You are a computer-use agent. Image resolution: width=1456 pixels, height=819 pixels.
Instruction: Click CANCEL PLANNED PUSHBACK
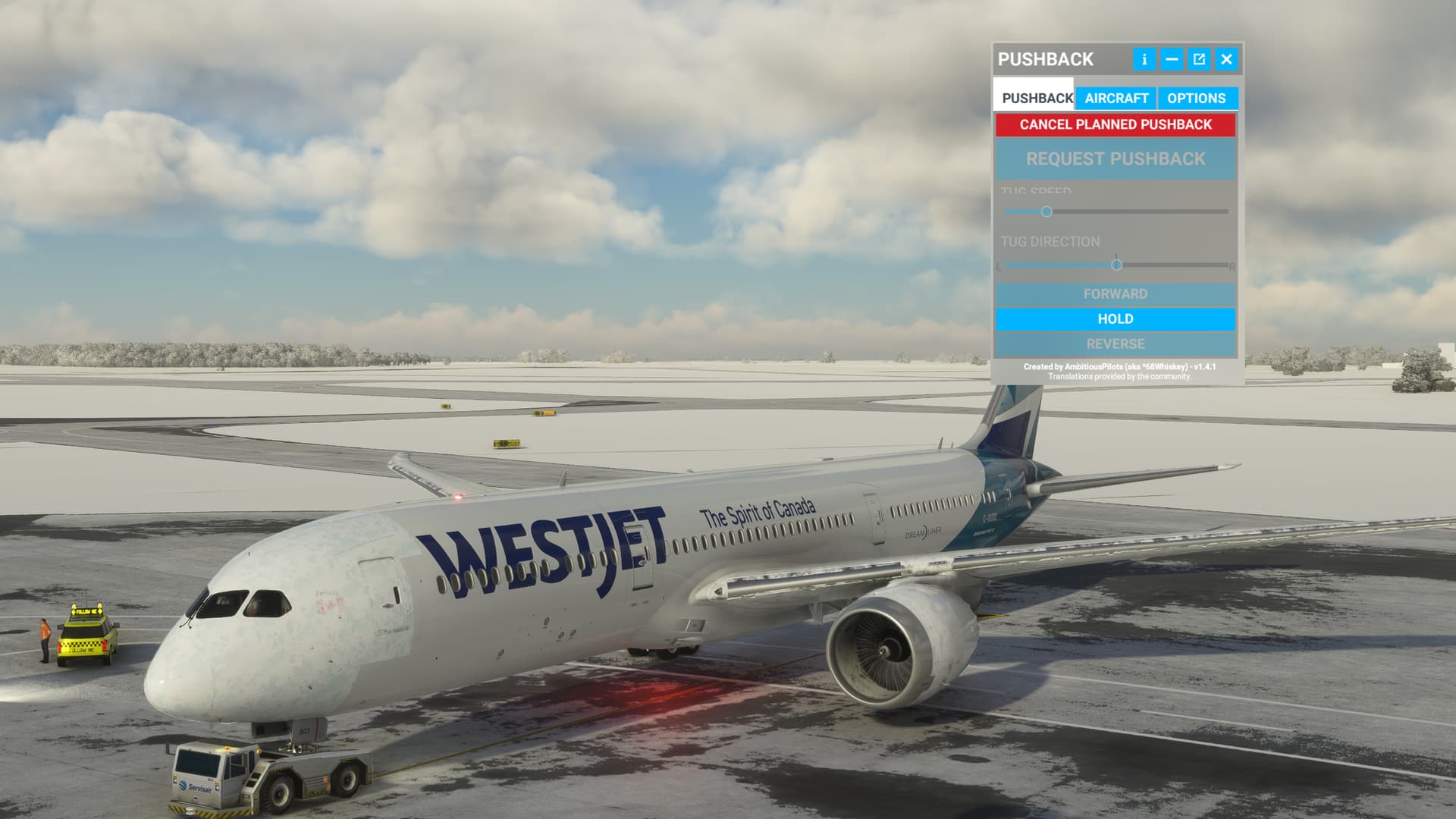click(1115, 124)
